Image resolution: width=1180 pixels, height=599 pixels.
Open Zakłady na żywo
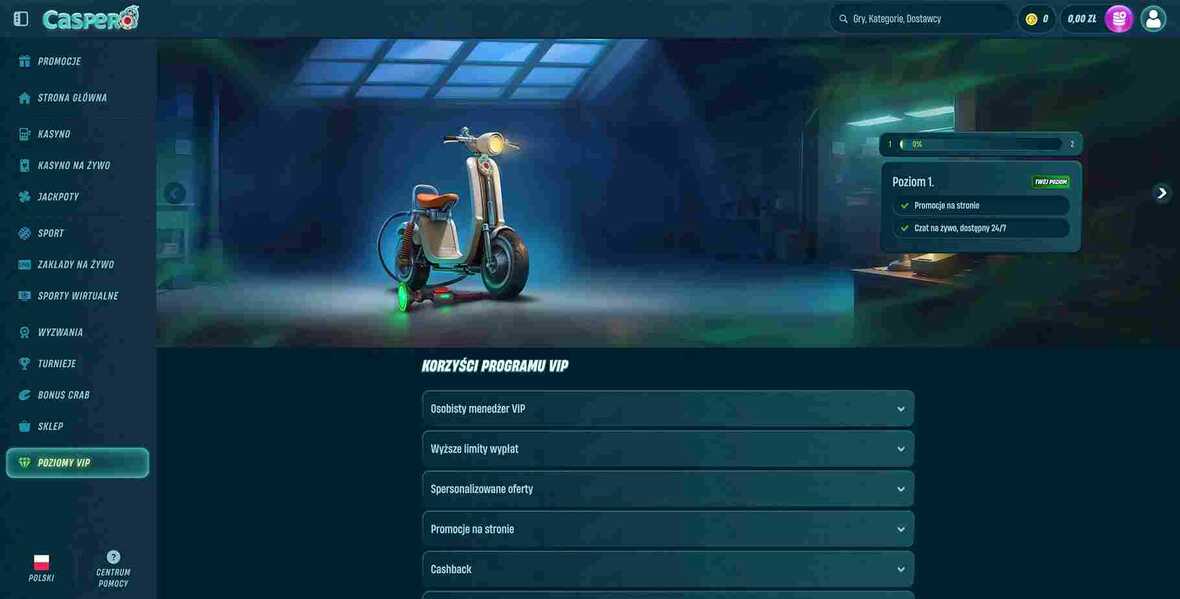[75, 265]
